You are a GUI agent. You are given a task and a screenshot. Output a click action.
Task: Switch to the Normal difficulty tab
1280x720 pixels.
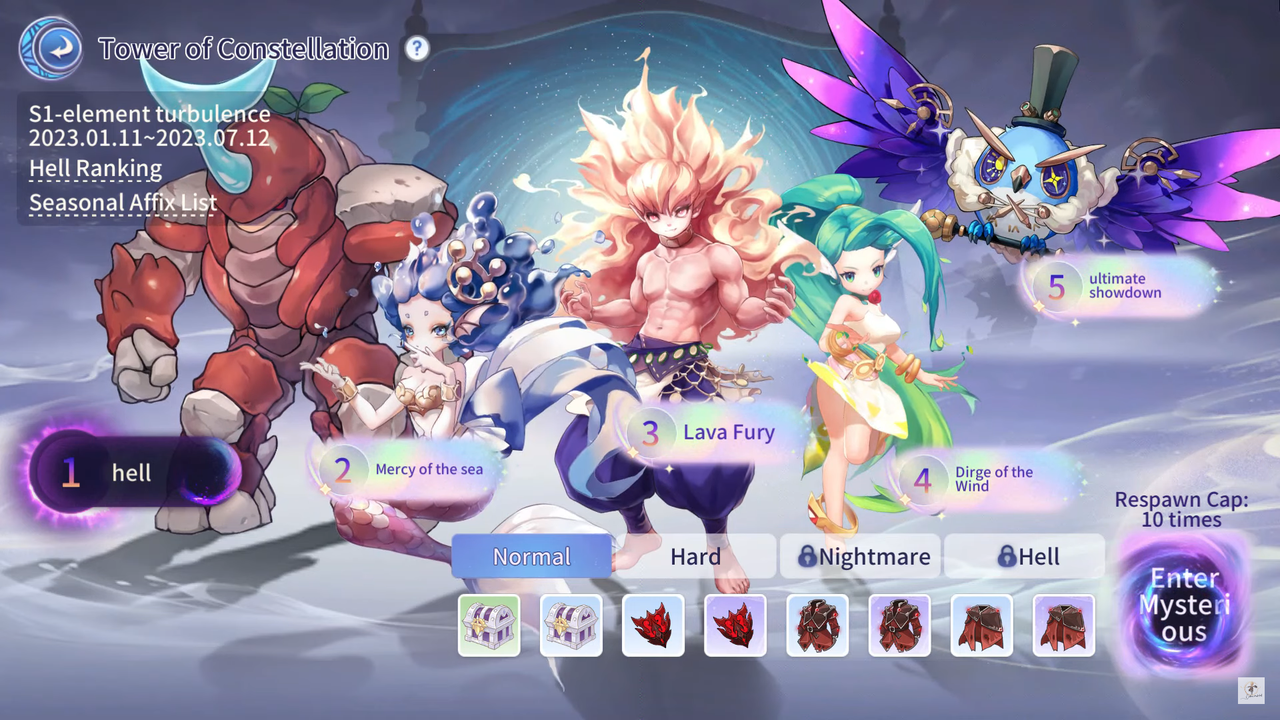click(531, 556)
